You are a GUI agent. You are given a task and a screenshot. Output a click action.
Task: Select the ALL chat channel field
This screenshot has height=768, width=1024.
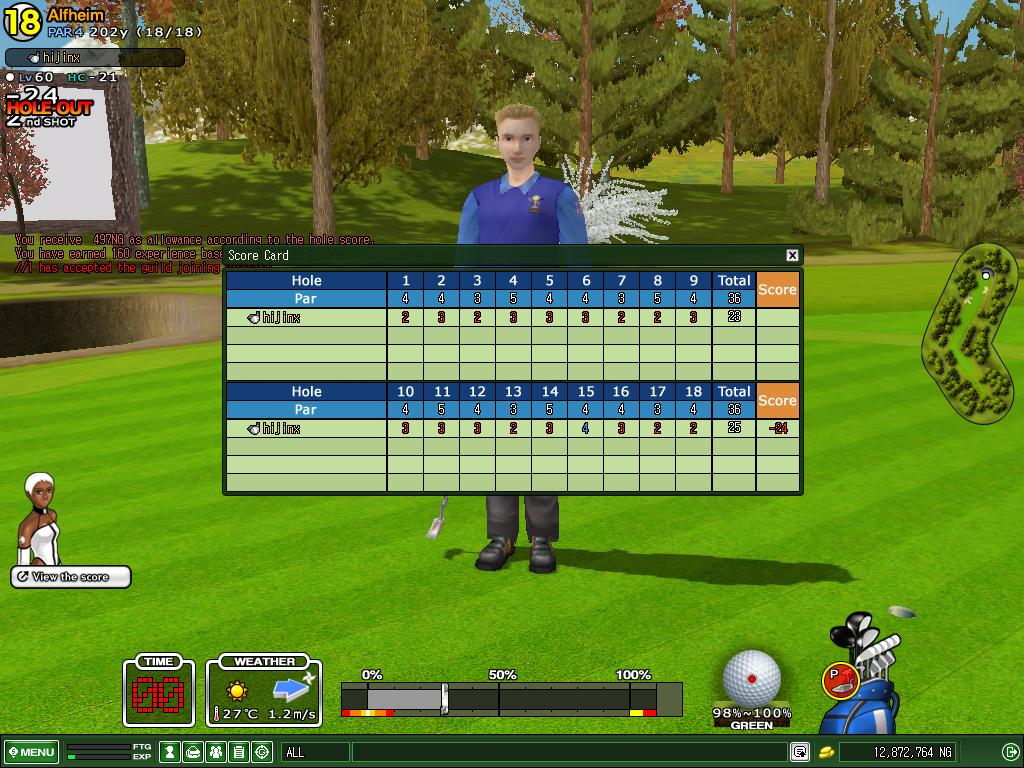[316, 752]
